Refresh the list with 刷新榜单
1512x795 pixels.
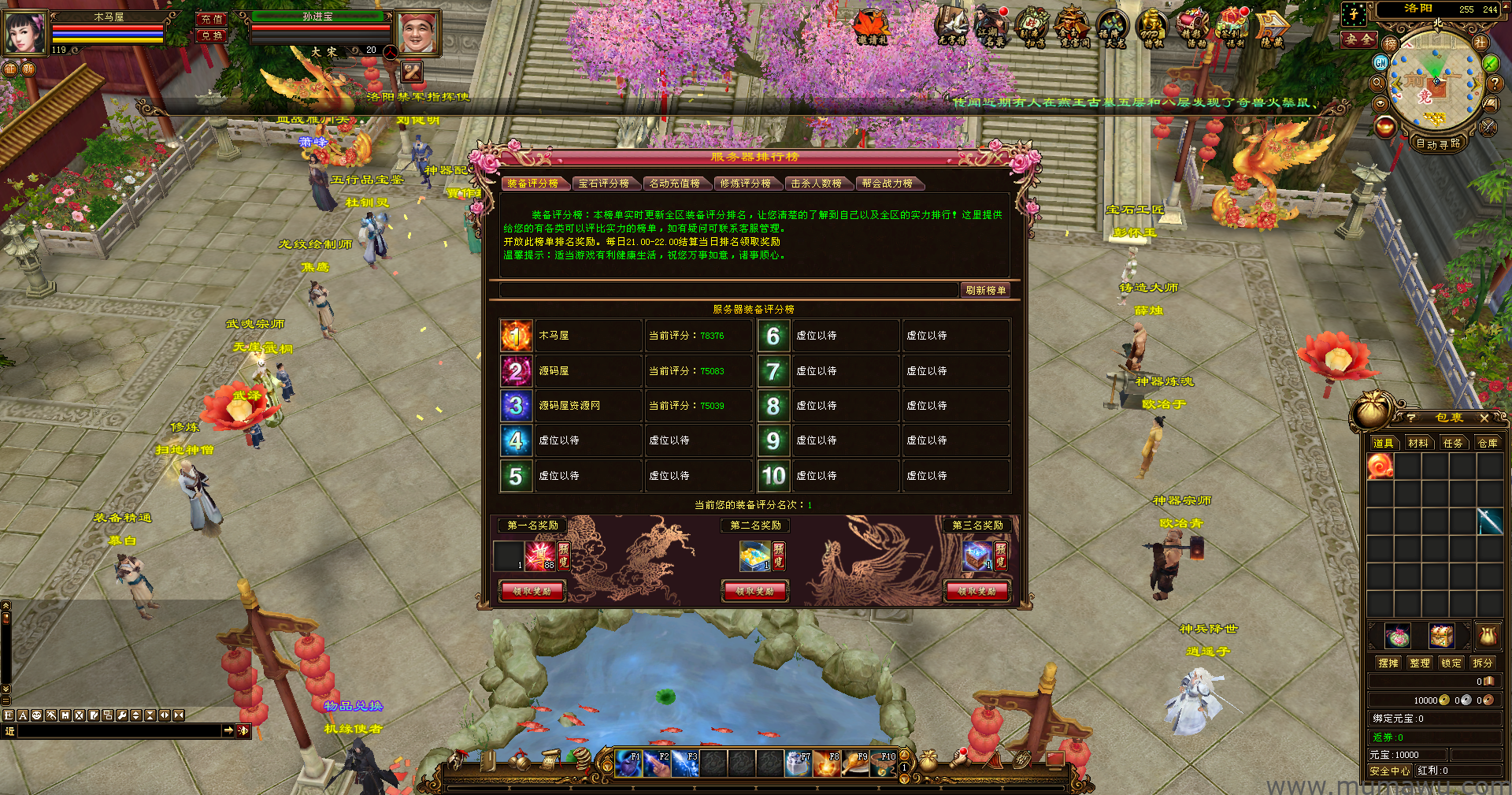tap(985, 290)
